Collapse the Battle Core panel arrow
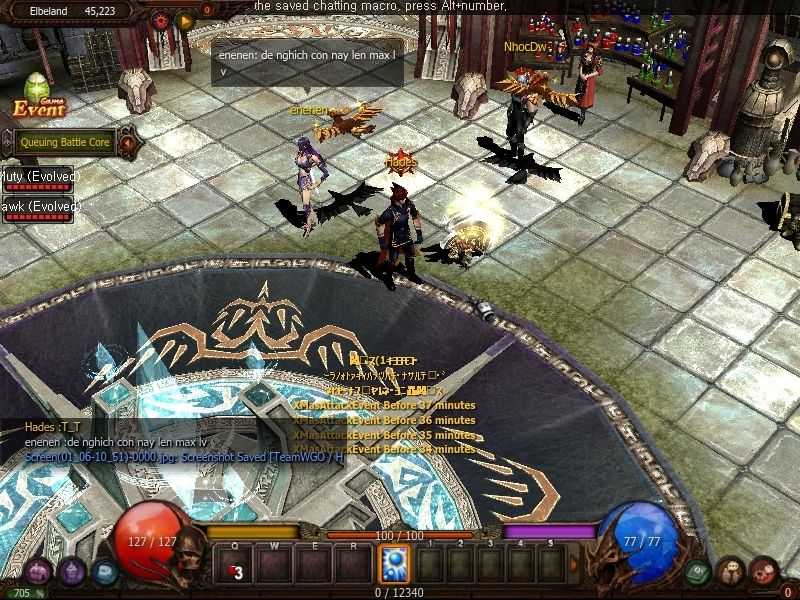The height and width of the screenshot is (600, 800). coord(128,143)
